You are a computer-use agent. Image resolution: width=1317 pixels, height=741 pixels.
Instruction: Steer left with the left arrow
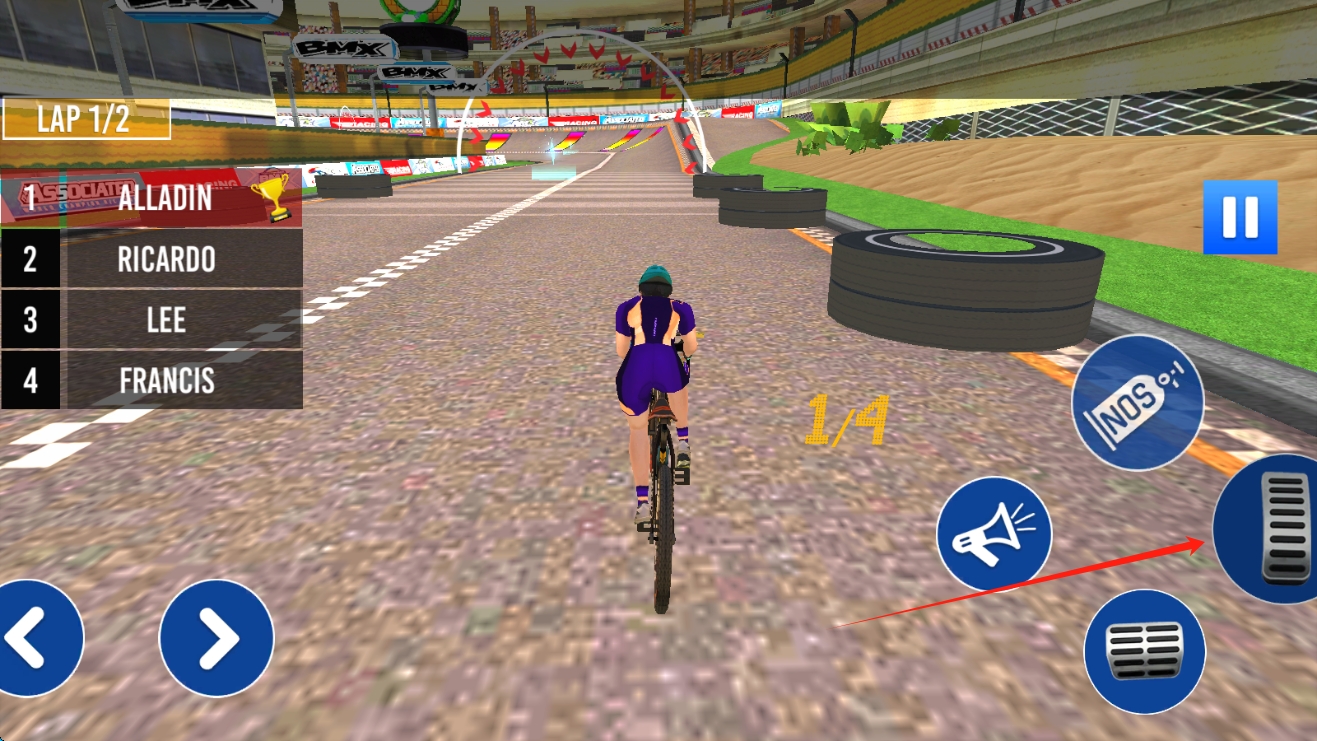tap(32, 638)
